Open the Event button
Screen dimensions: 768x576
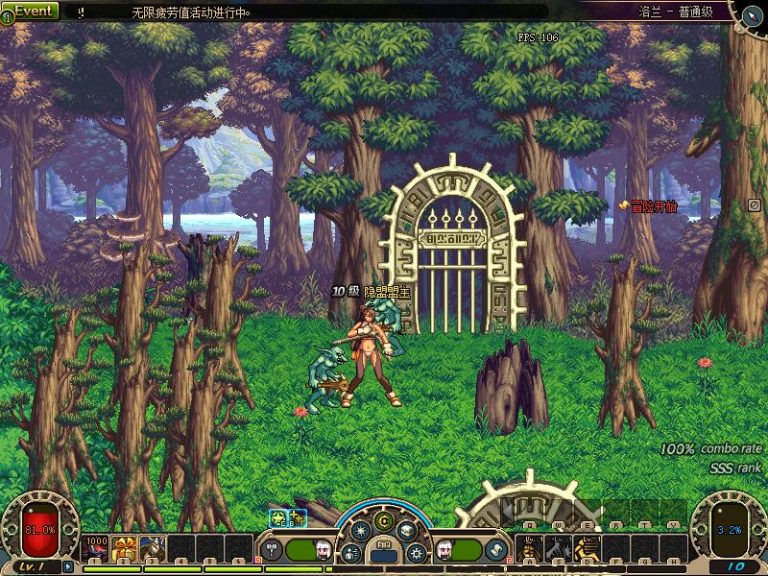(x=30, y=11)
